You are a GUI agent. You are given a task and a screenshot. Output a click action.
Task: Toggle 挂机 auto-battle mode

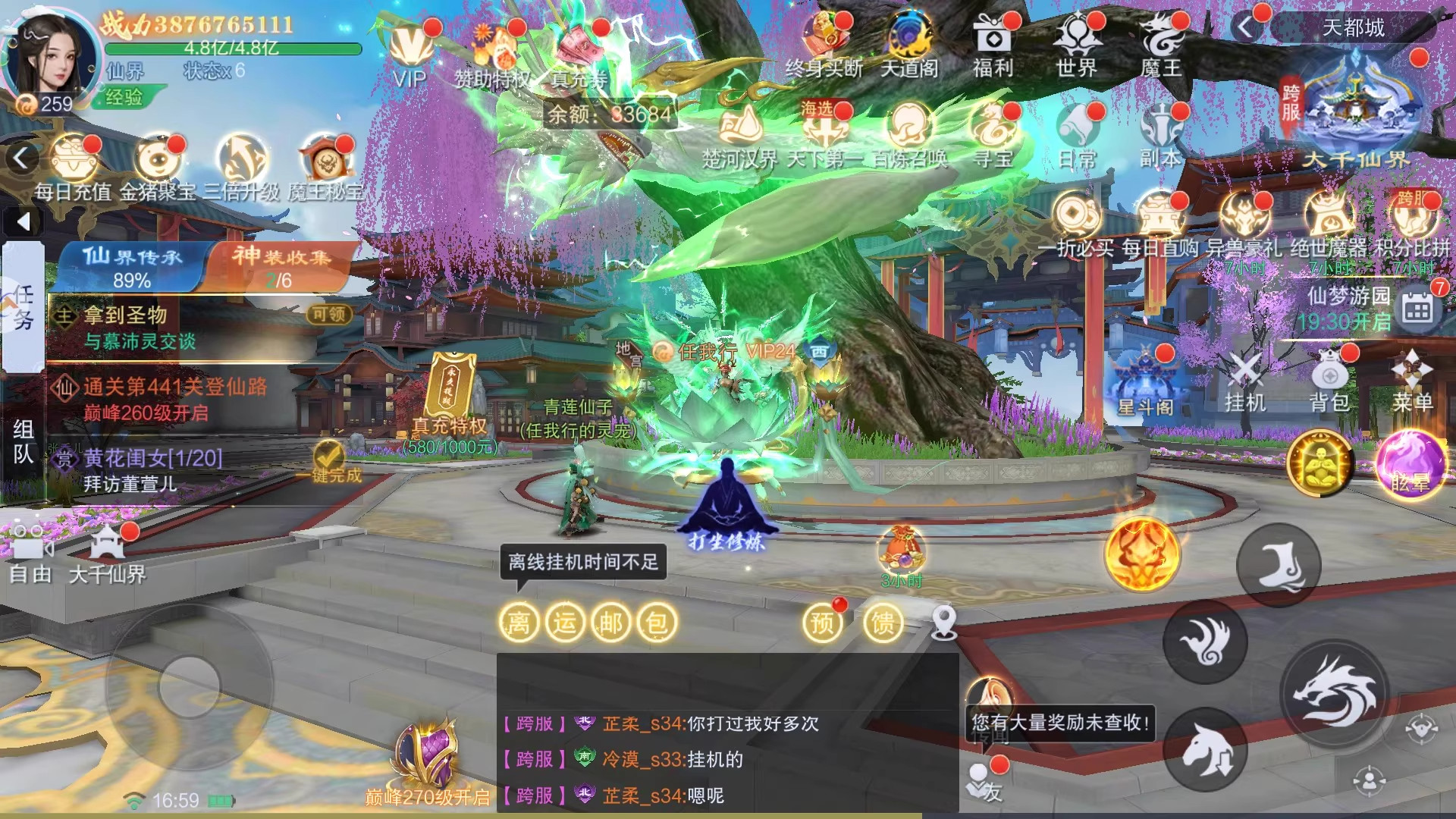(x=1245, y=381)
